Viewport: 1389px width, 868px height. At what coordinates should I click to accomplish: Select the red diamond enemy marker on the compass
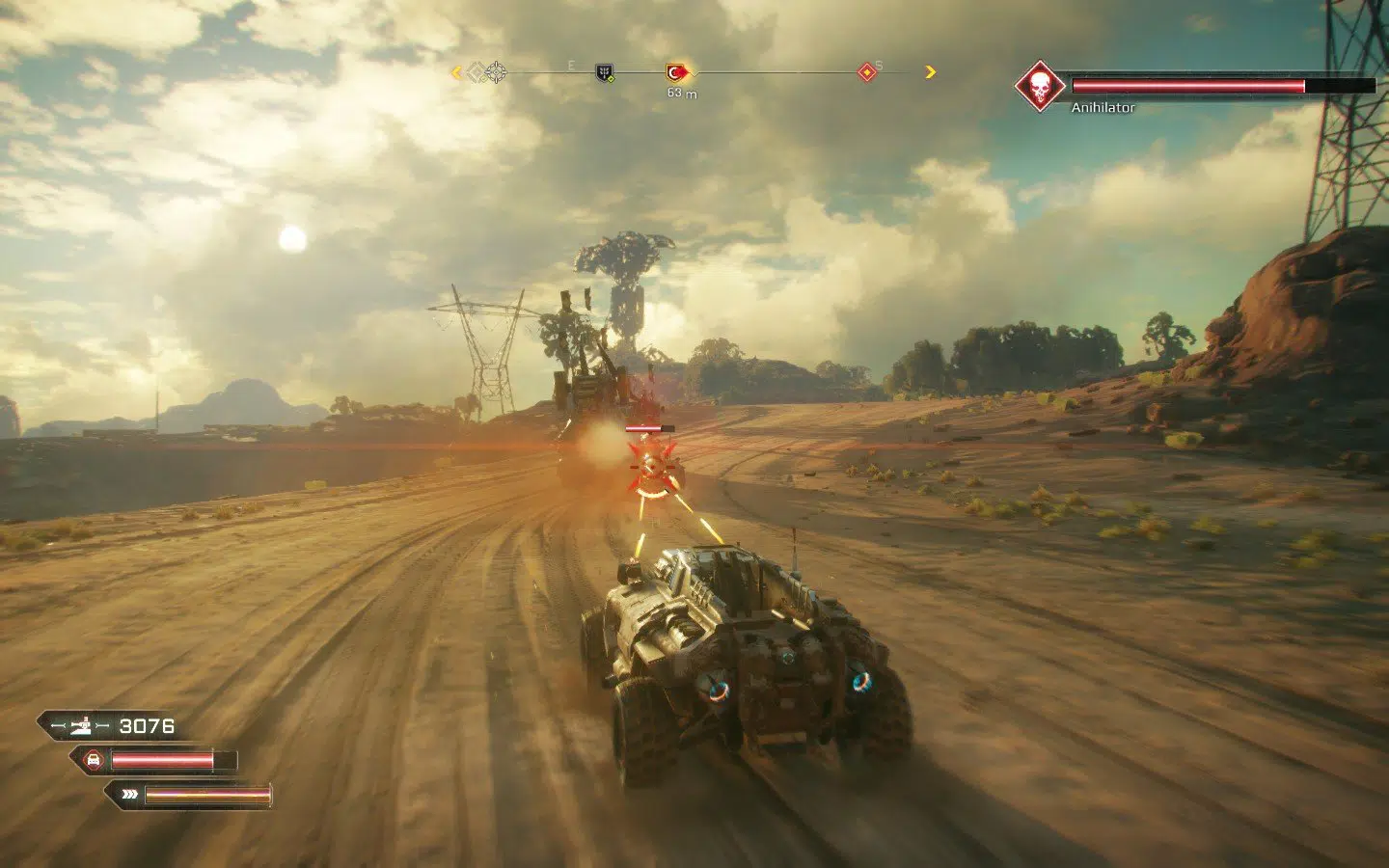point(867,73)
